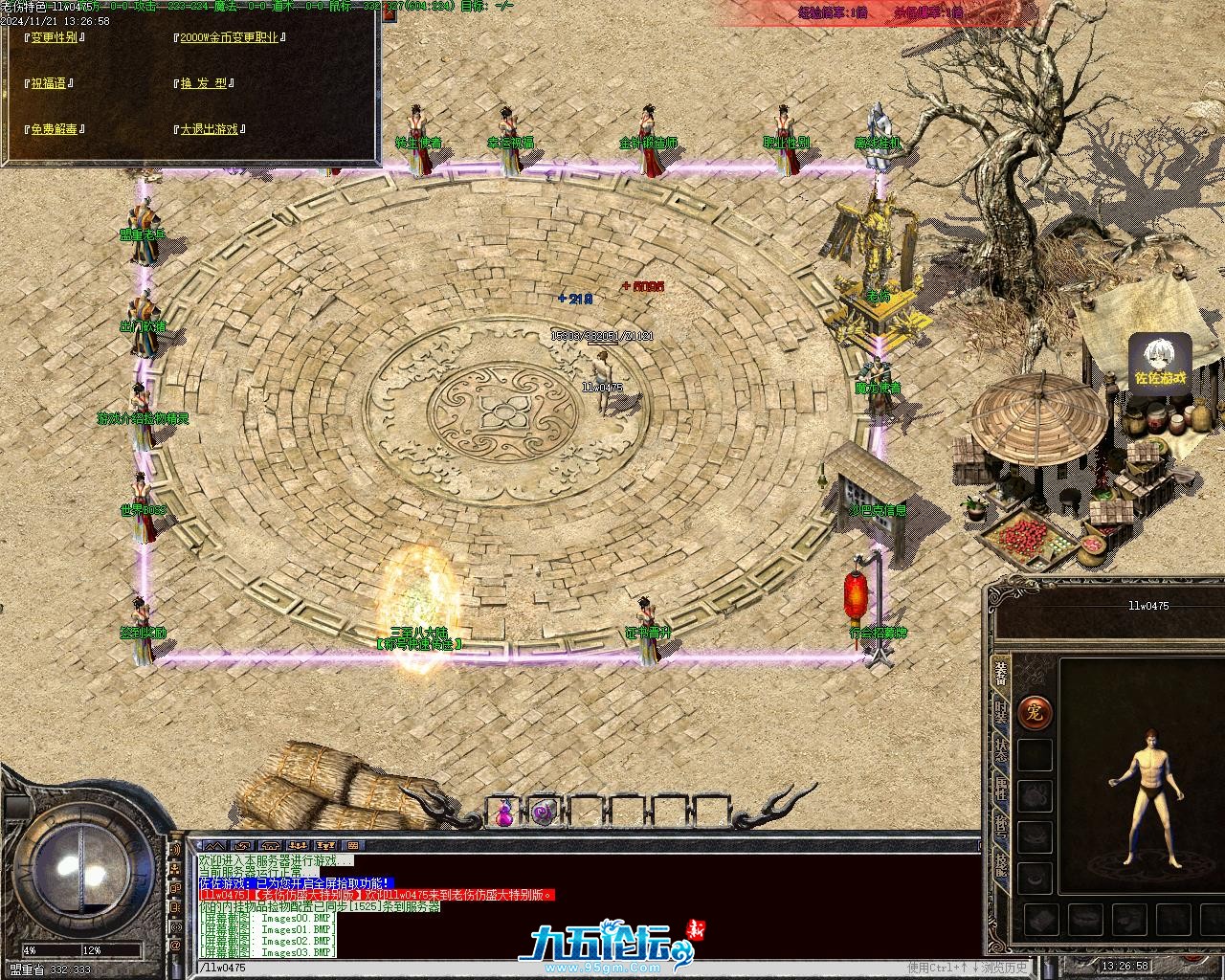Click the round red 宠 pet button
Image resolution: width=1225 pixels, height=980 pixels.
[1035, 712]
